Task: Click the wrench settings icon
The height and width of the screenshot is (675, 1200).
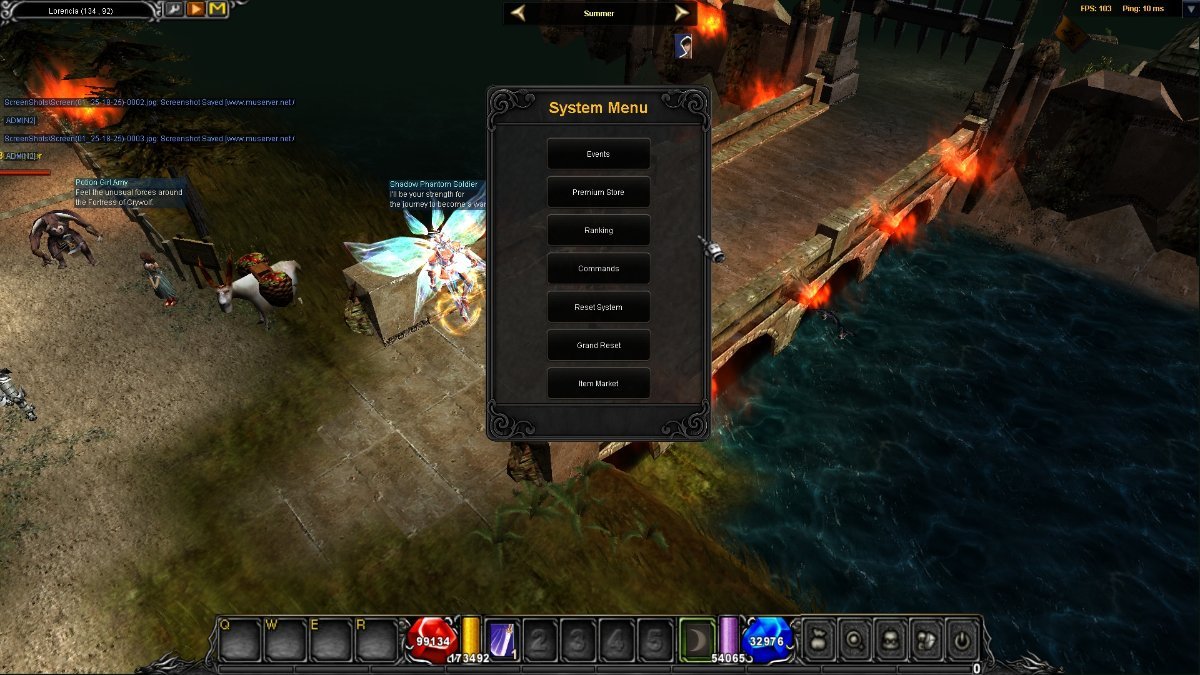Action: [174, 10]
